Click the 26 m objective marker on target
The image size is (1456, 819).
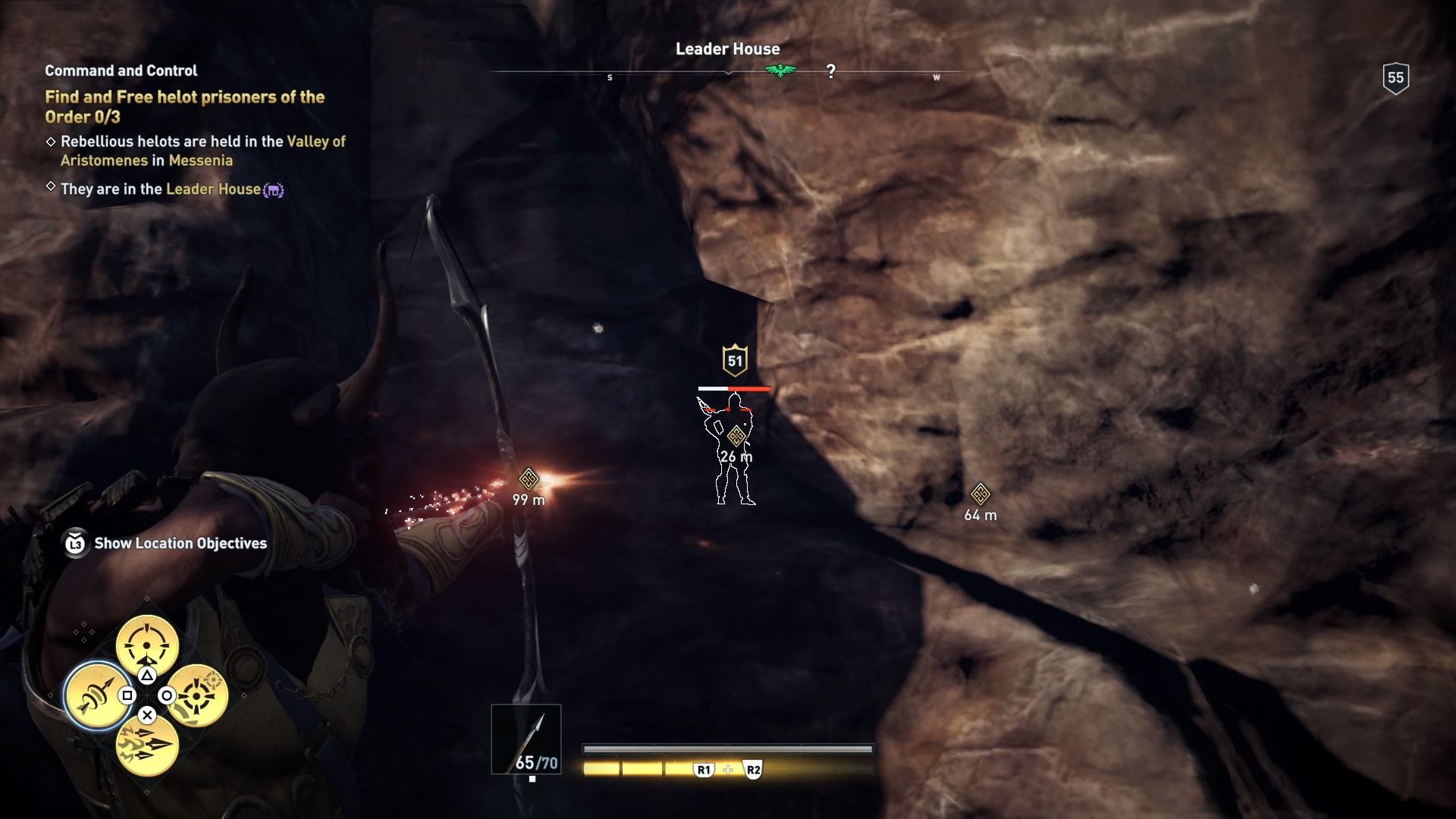[736, 436]
